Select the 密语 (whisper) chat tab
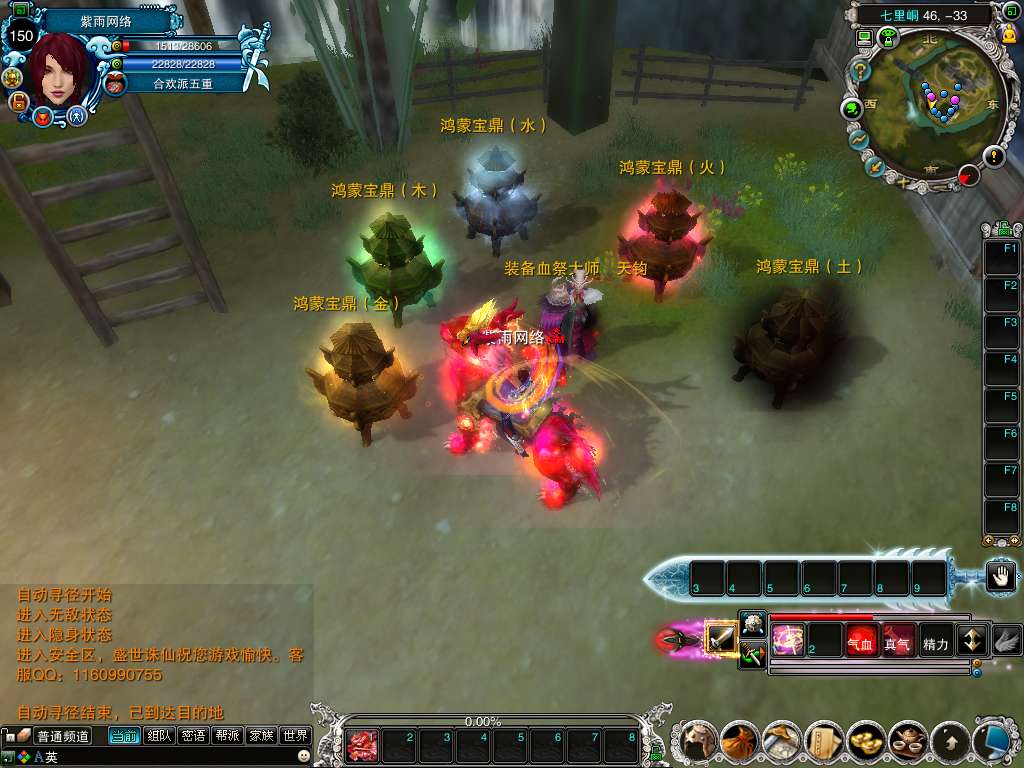This screenshot has width=1024, height=768. 194,736
